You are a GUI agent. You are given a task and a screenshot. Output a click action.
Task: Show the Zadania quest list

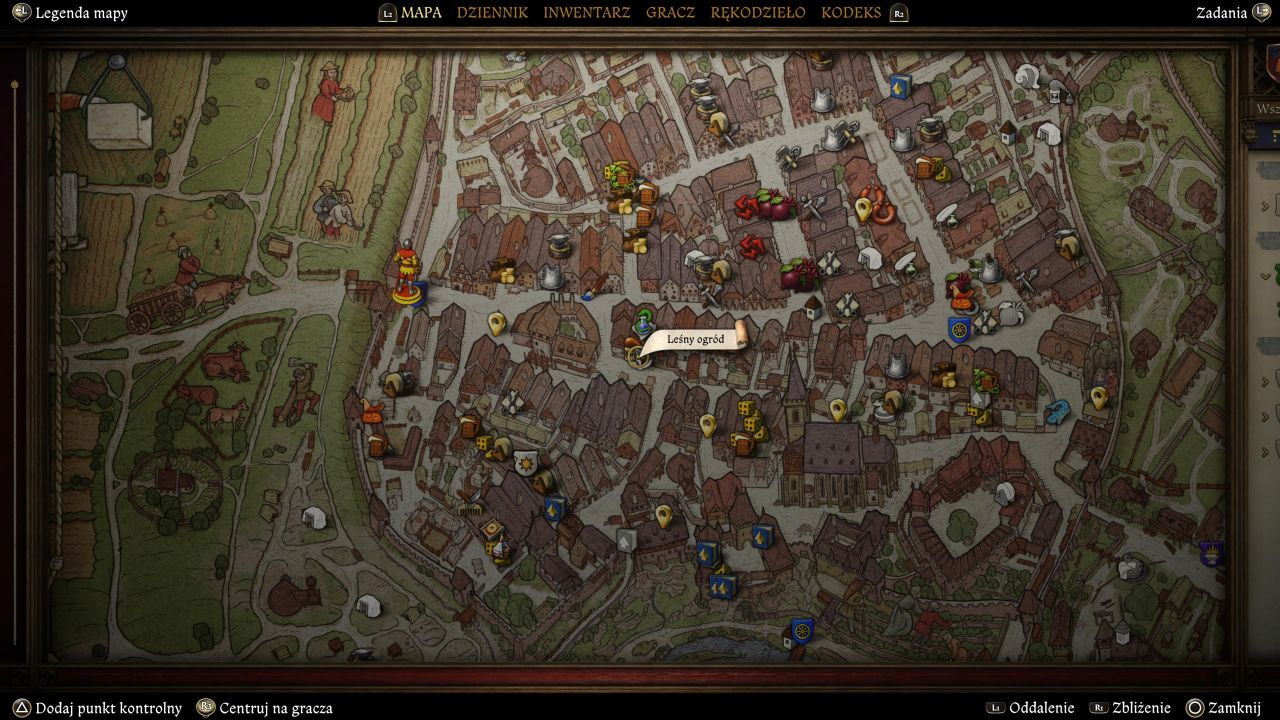(x=1221, y=13)
